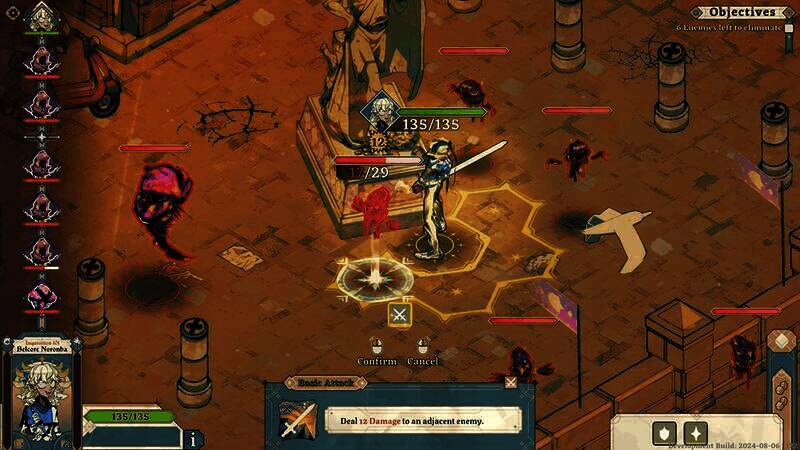Screen dimensions: 800x450
Task: Select the crossed swords attack marker
Action: pyautogui.click(x=400, y=315)
